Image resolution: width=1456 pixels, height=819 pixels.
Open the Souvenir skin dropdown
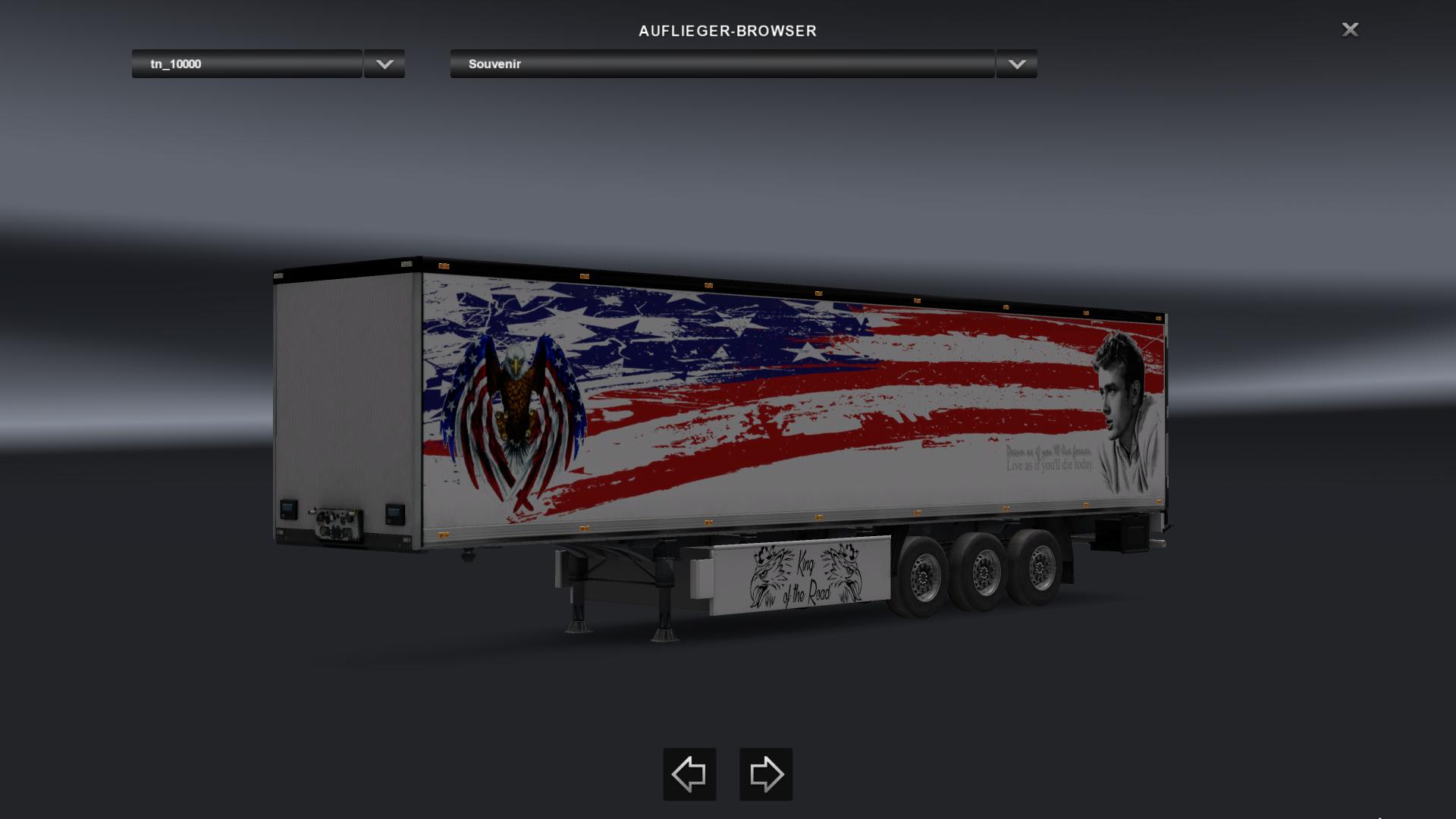tap(722, 64)
